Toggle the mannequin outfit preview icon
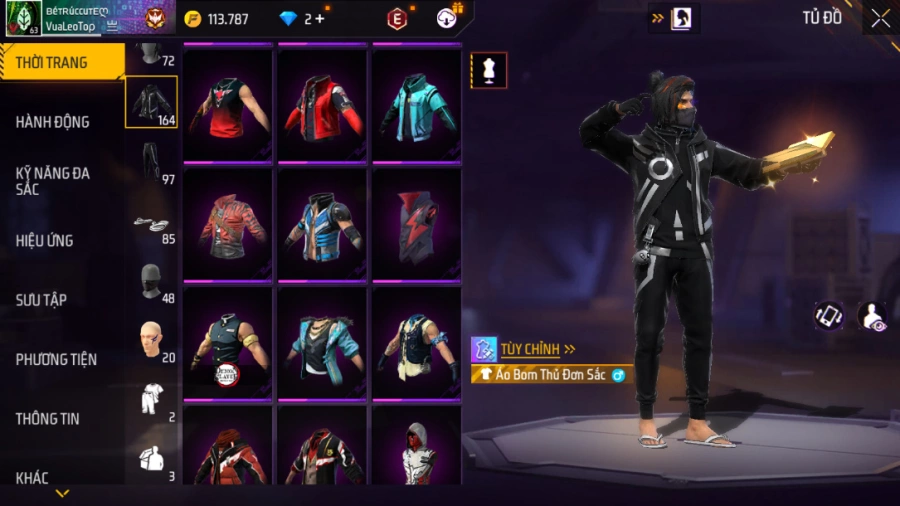Image resolution: width=900 pixels, height=506 pixels. coord(489,70)
